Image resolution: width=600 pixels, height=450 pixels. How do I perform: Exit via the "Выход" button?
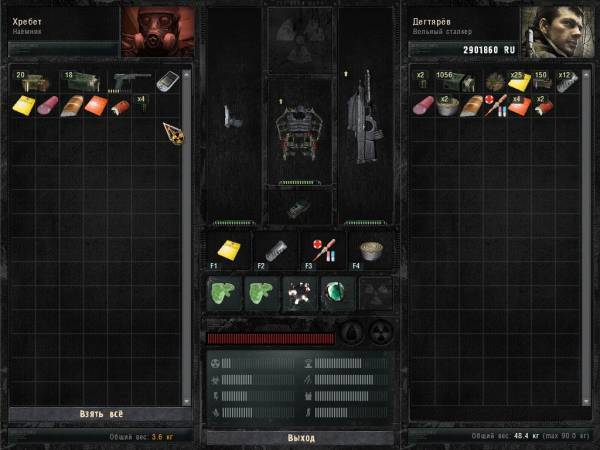tap(300, 438)
